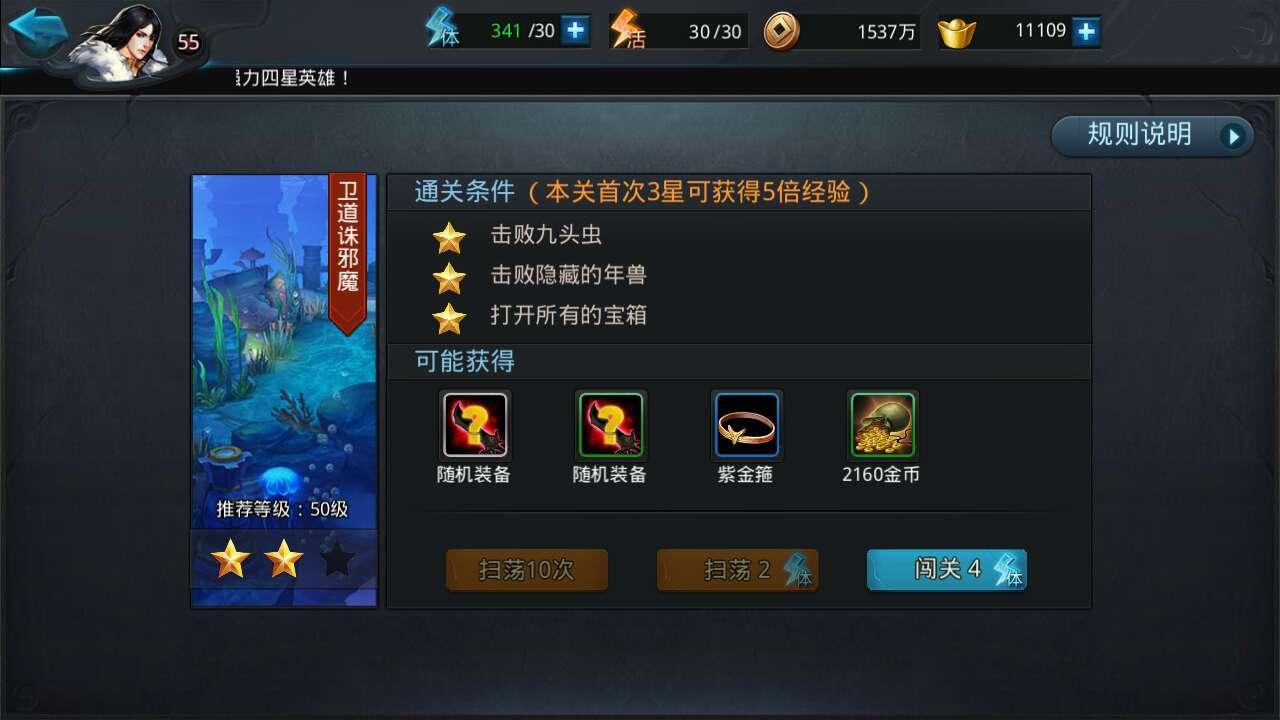Click the 闯关 challenge stage button
This screenshot has width=1280, height=720.
(946, 568)
